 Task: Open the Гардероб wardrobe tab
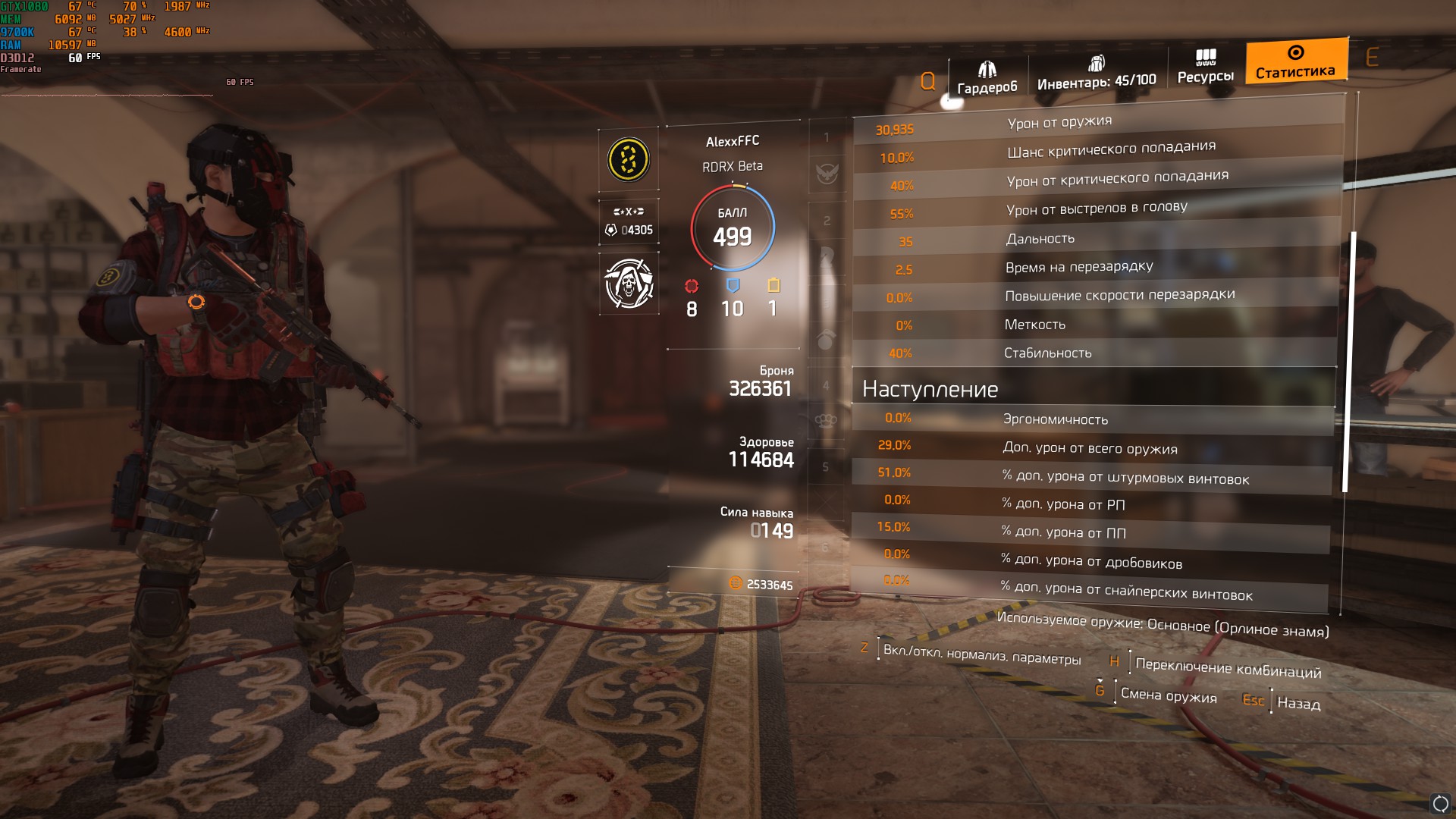987,78
